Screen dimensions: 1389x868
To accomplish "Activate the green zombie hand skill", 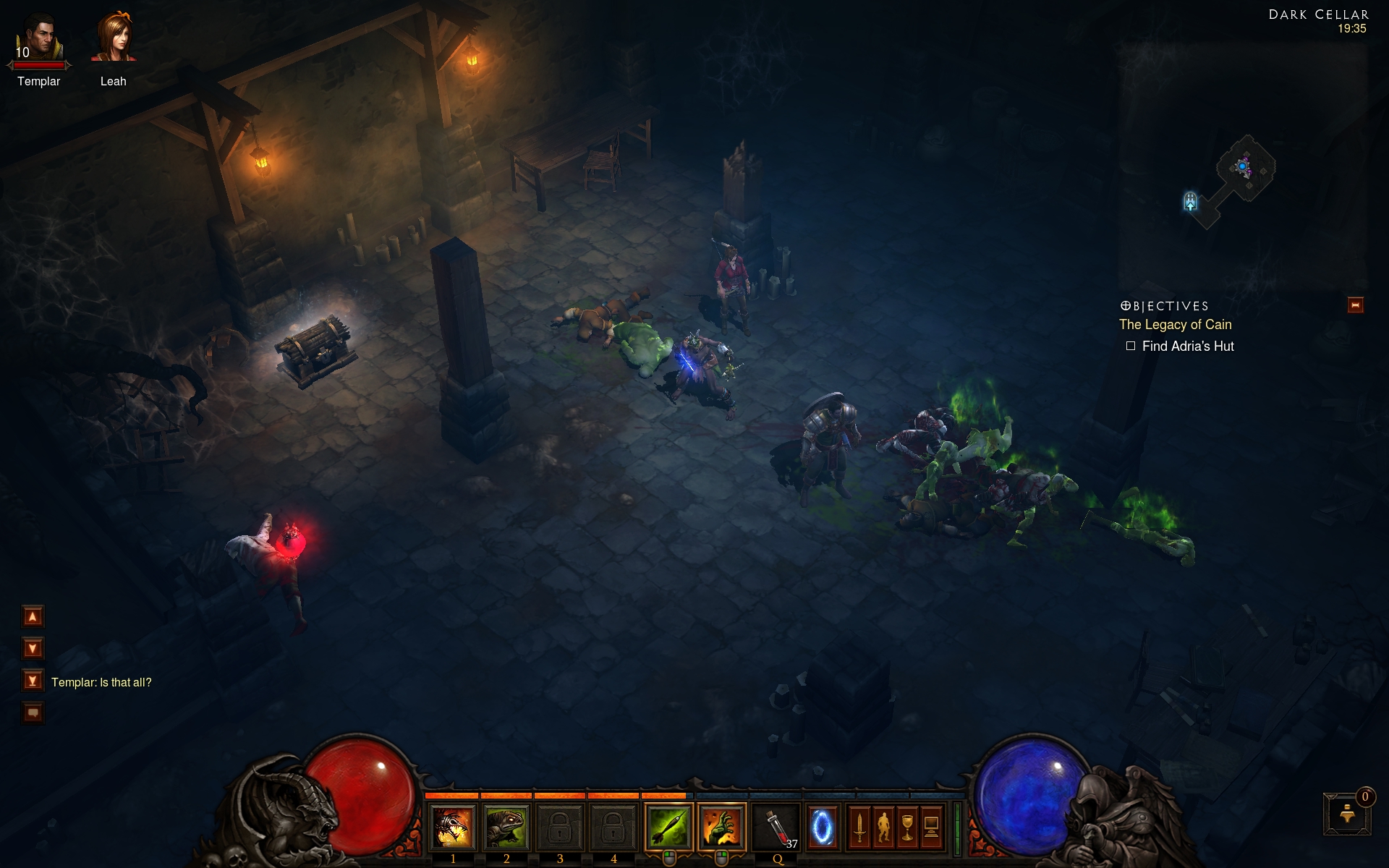I will click(721, 827).
